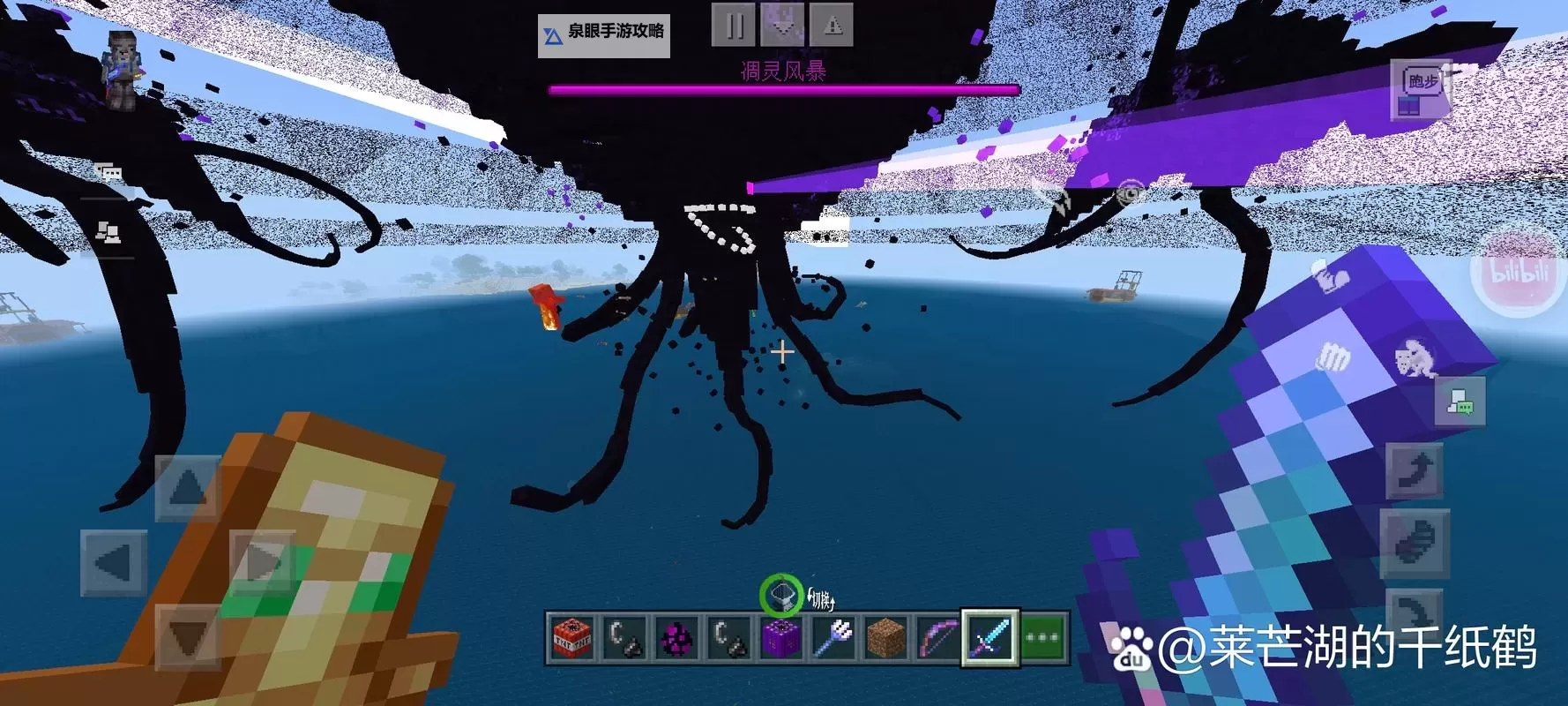Open inventory with the three-dots button
The width and height of the screenshot is (1568, 706).
(x=1042, y=637)
